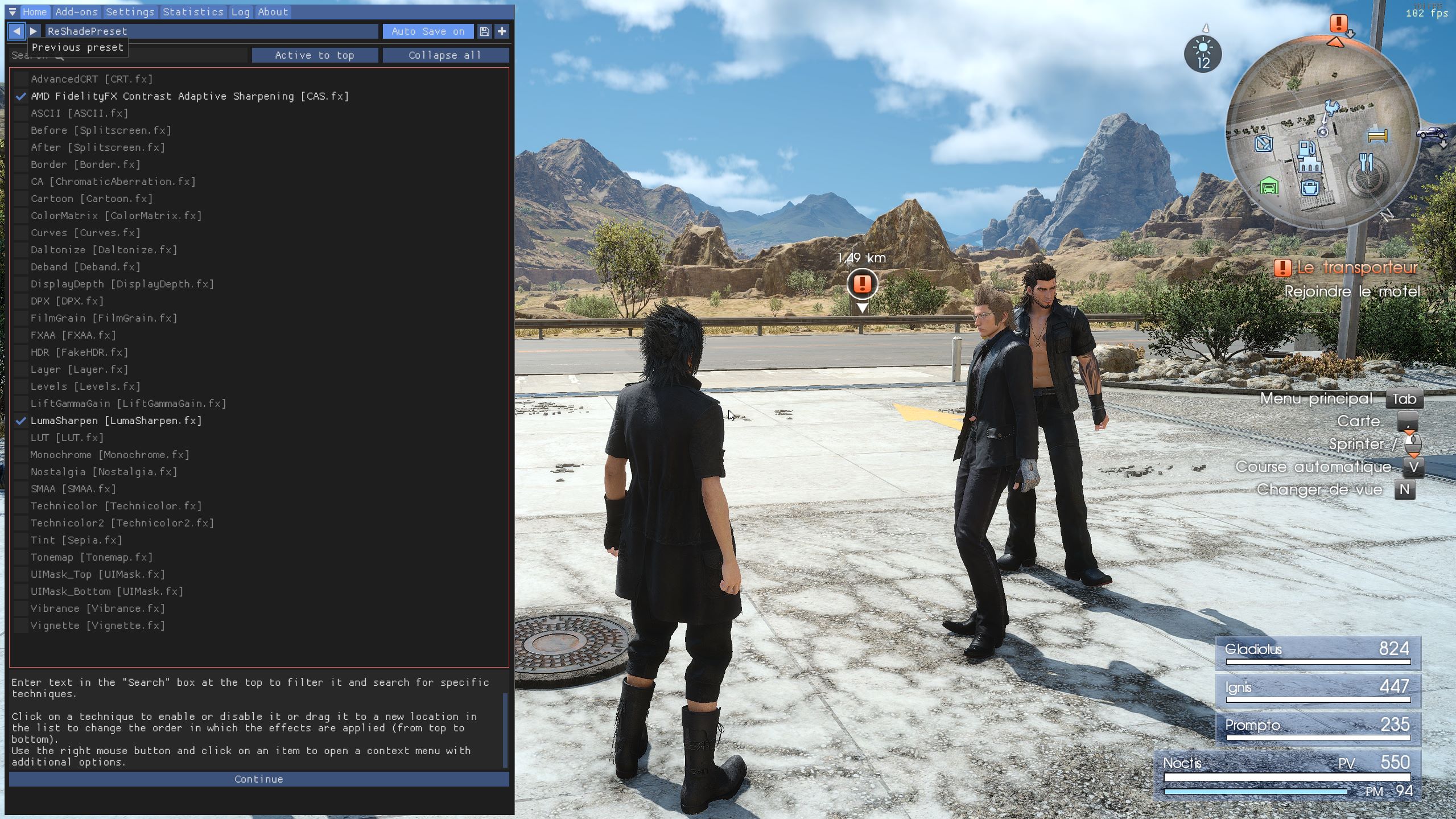Click the floppy disk save preset icon
The image size is (1456, 819).
pyautogui.click(x=484, y=31)
